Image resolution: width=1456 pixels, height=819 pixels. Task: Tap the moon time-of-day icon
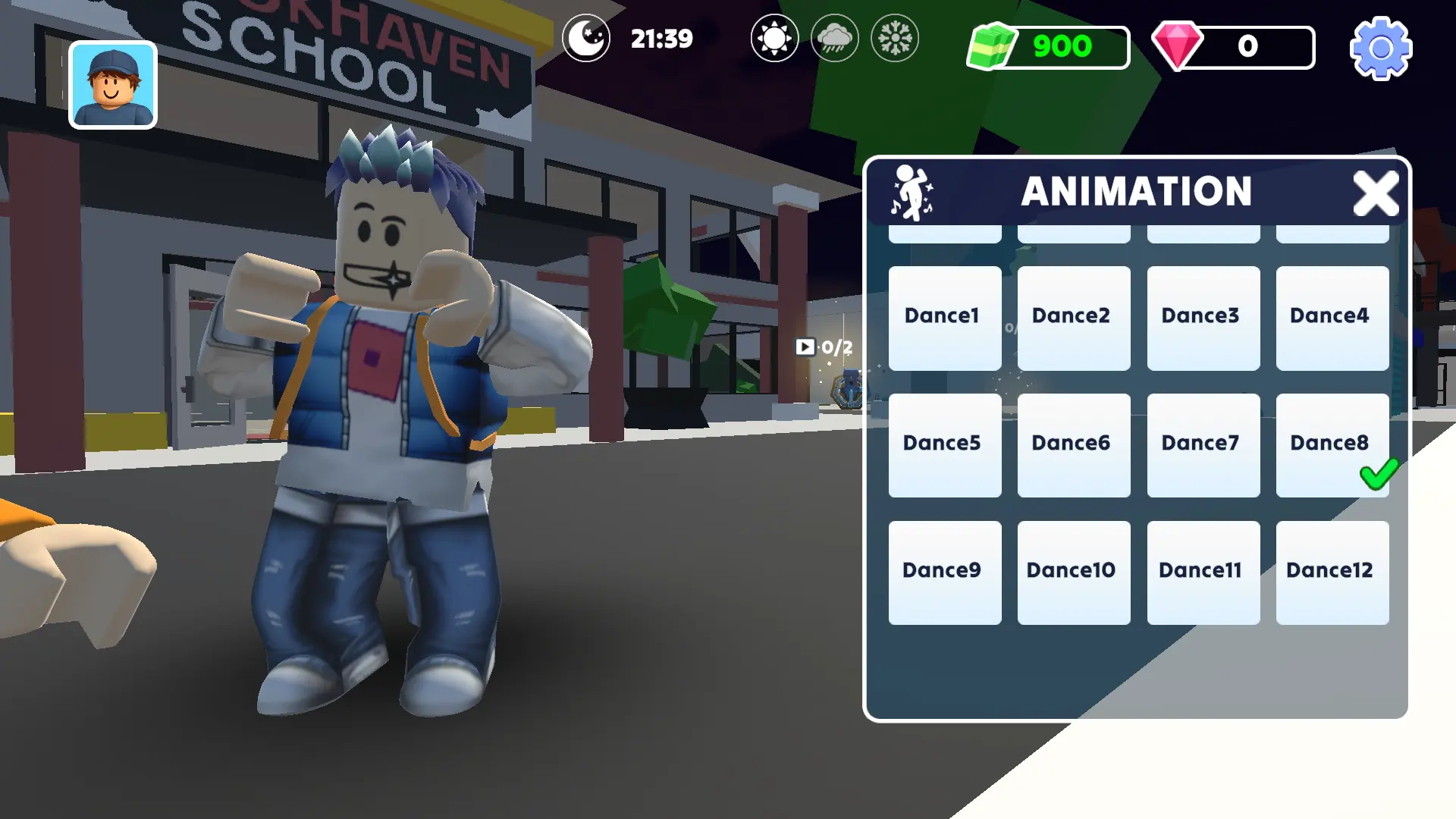(585, 38)
